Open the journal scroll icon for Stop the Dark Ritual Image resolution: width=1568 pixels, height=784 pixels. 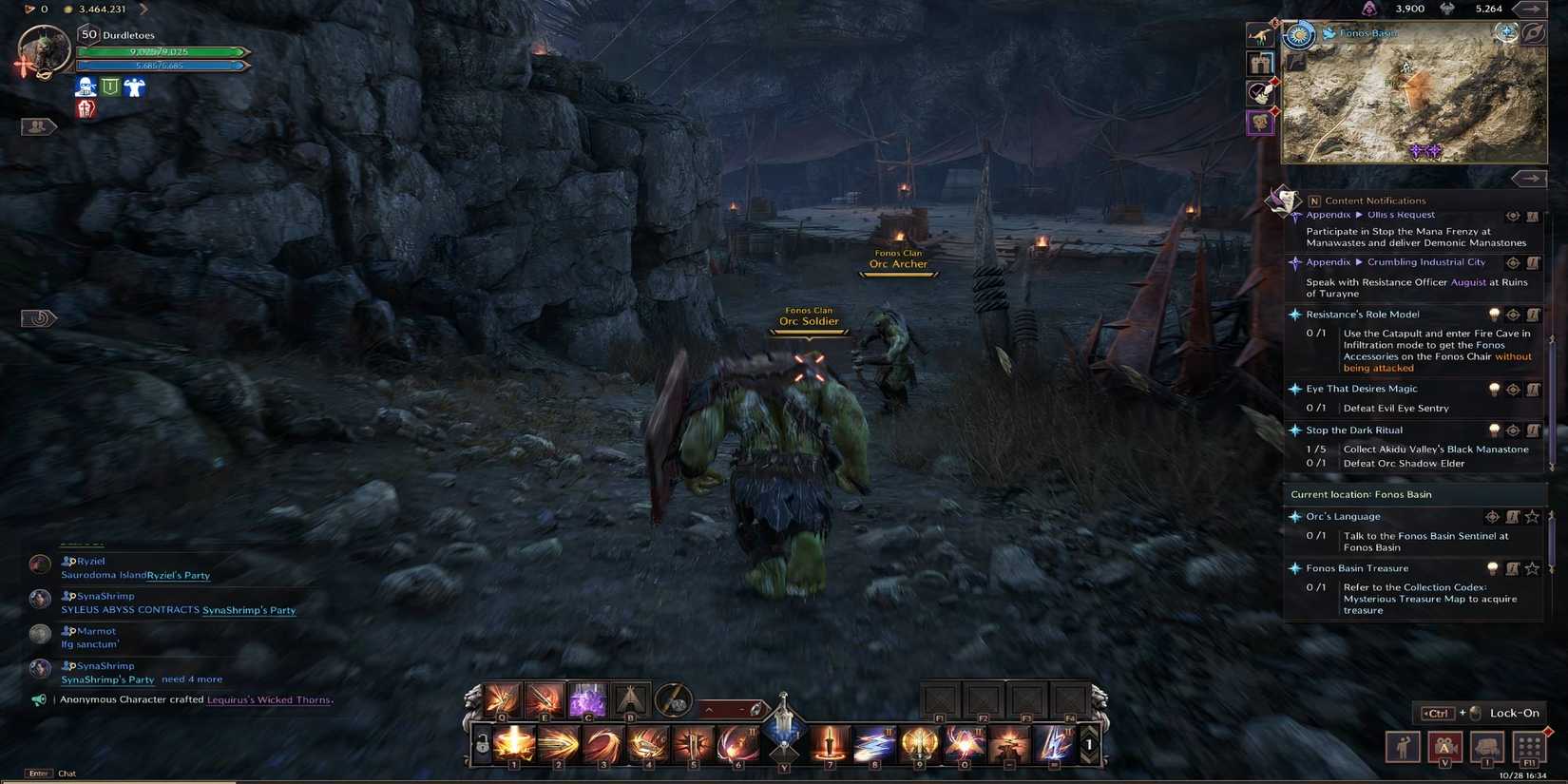point(1534,430)
